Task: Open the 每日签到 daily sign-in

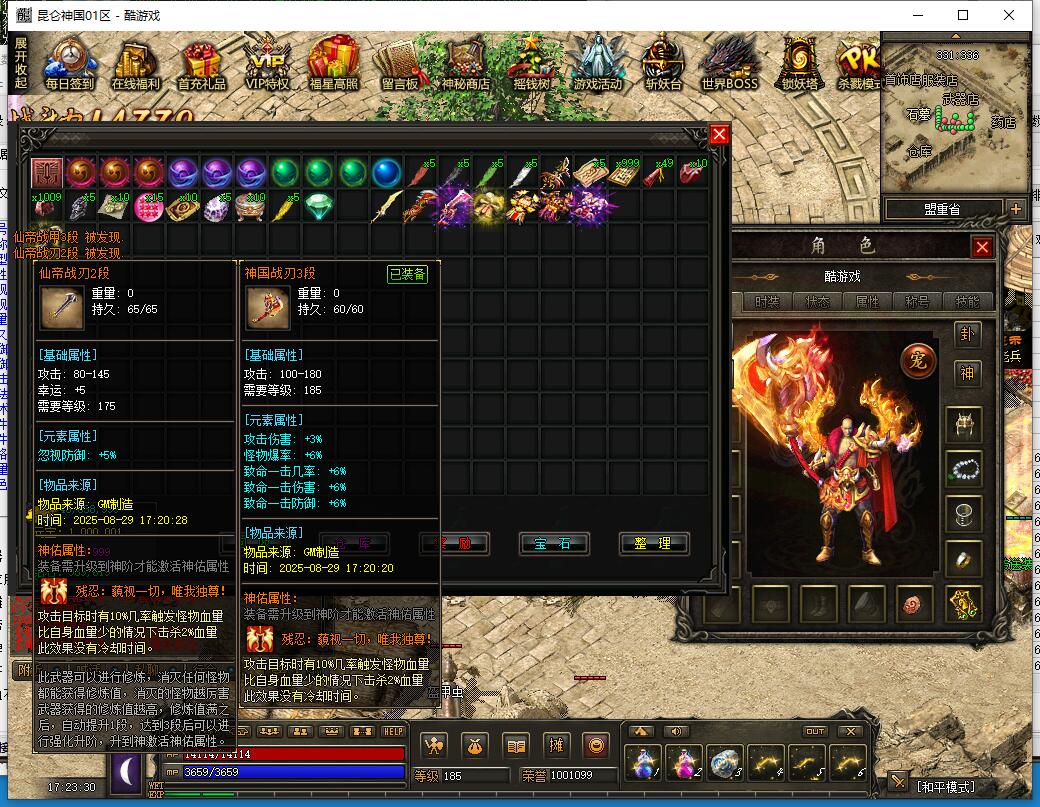Action: click(70, 64)
